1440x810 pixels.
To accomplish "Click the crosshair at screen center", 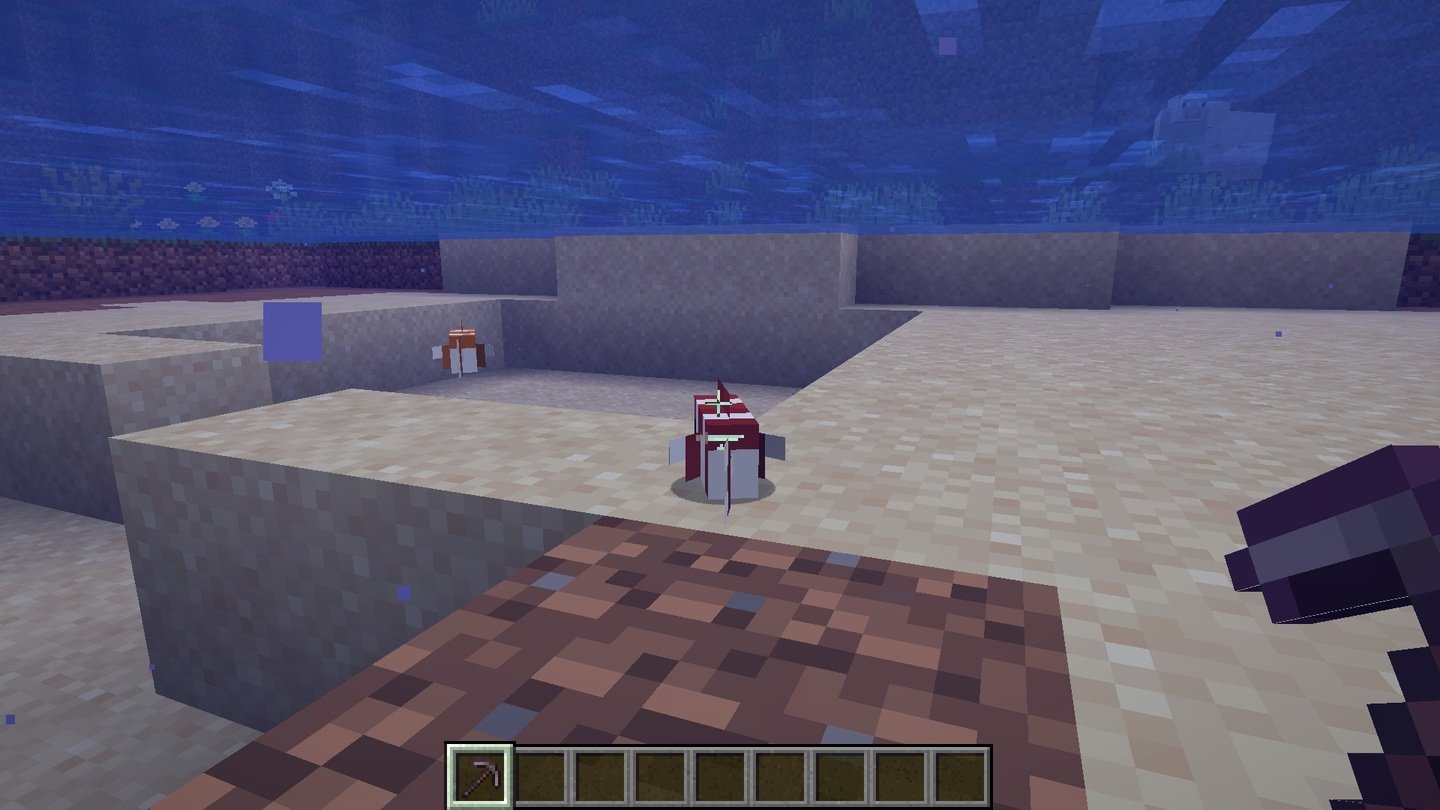I will coord(720,405).
